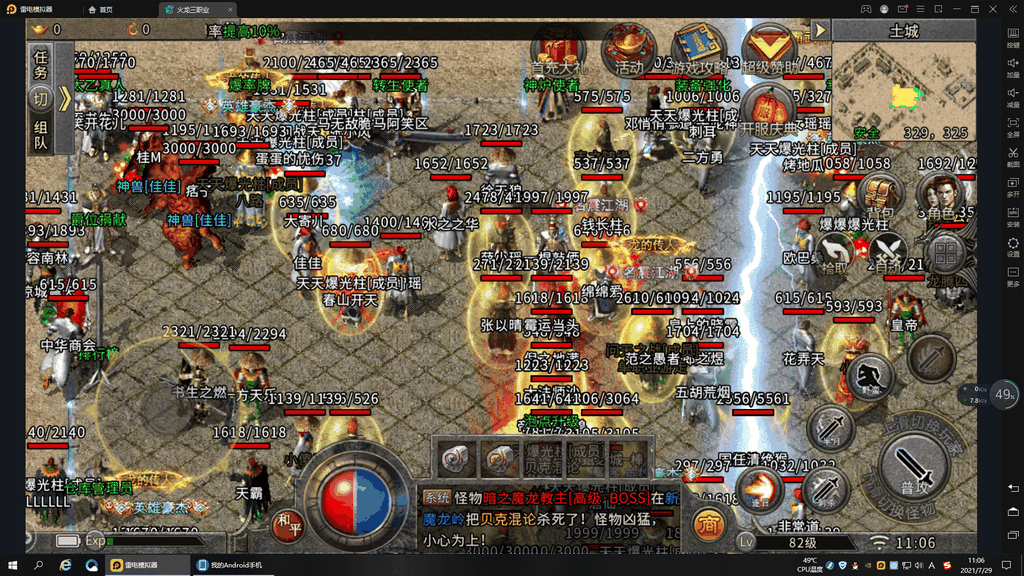The height and width of the screenshot is (576, 1024).
Task: Open the 活动 events icon
Action: 629,50
